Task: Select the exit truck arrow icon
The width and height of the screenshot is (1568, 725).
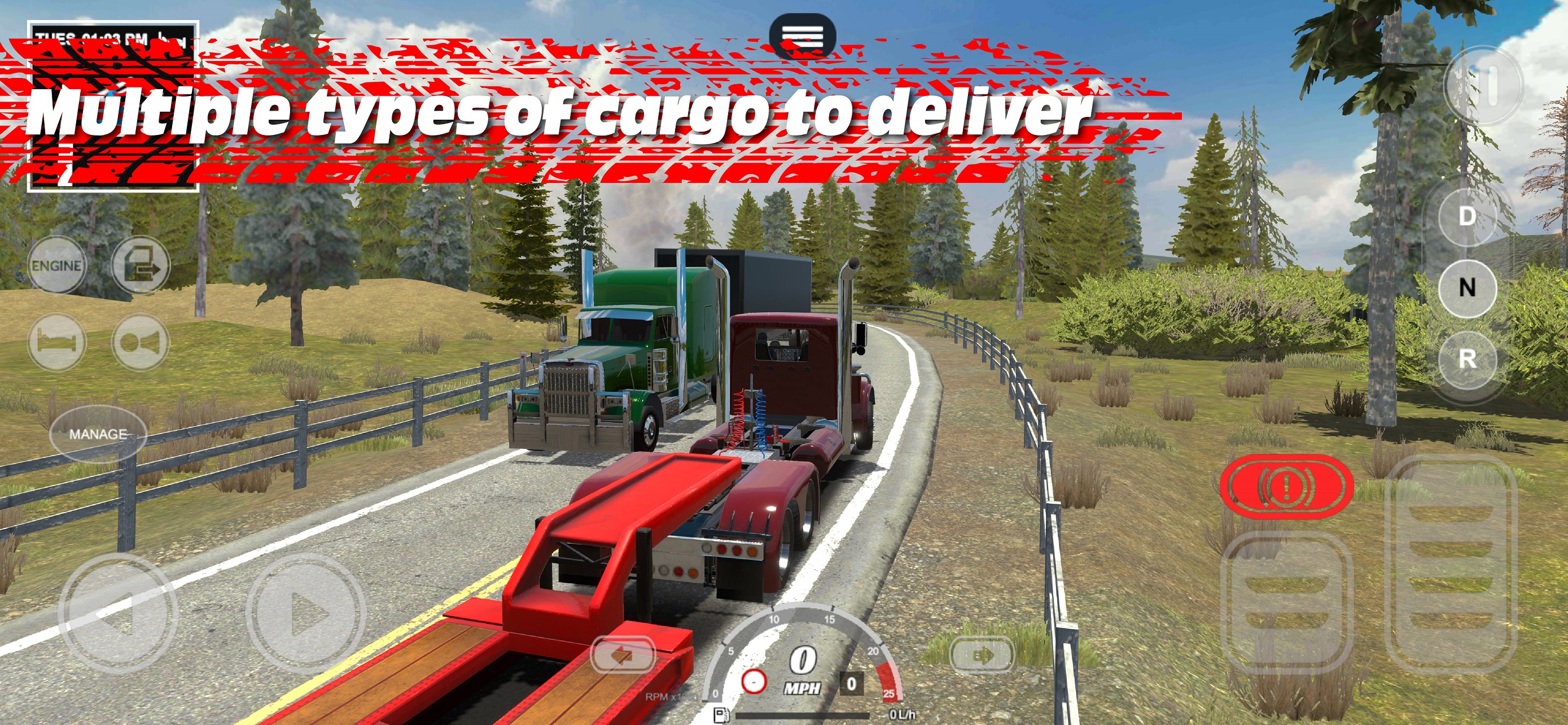Action: coord(140,265)
